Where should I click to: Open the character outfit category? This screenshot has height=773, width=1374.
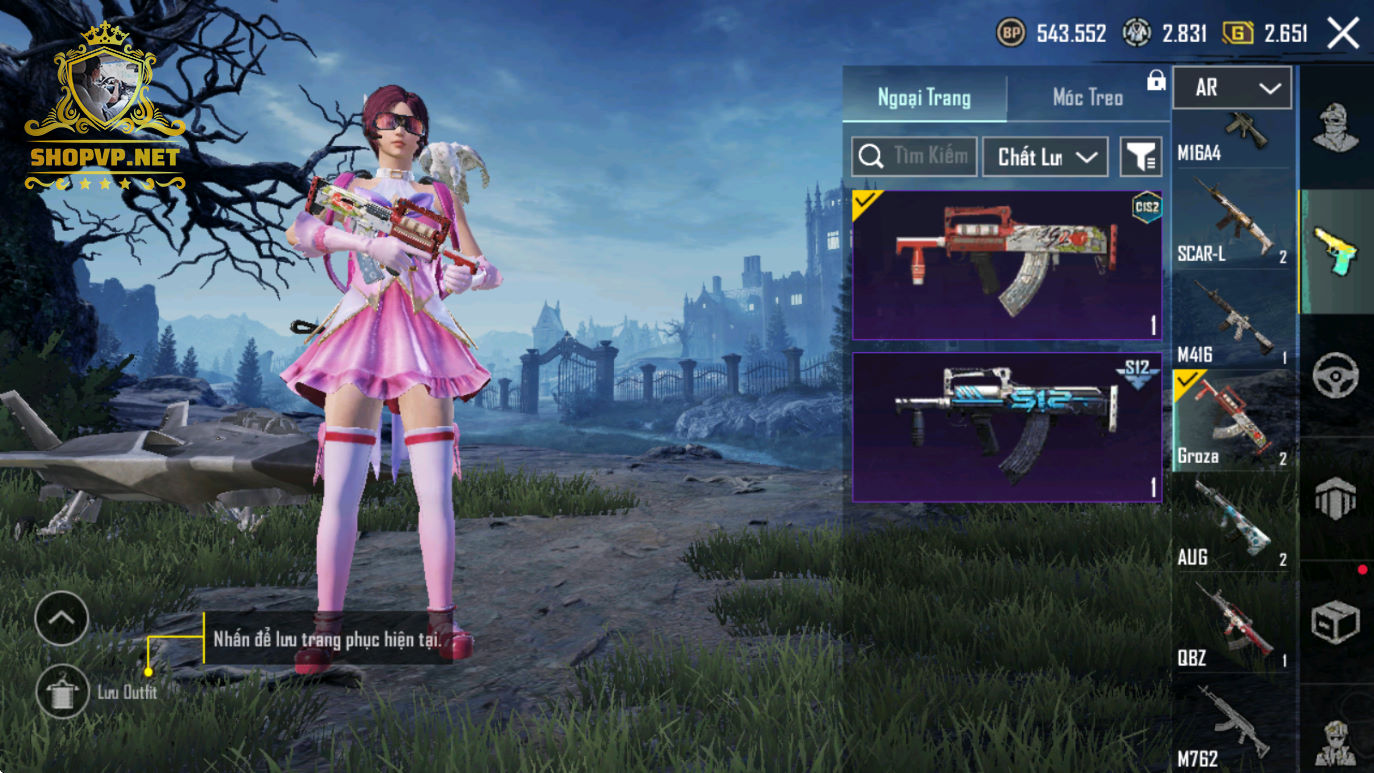1335,127
